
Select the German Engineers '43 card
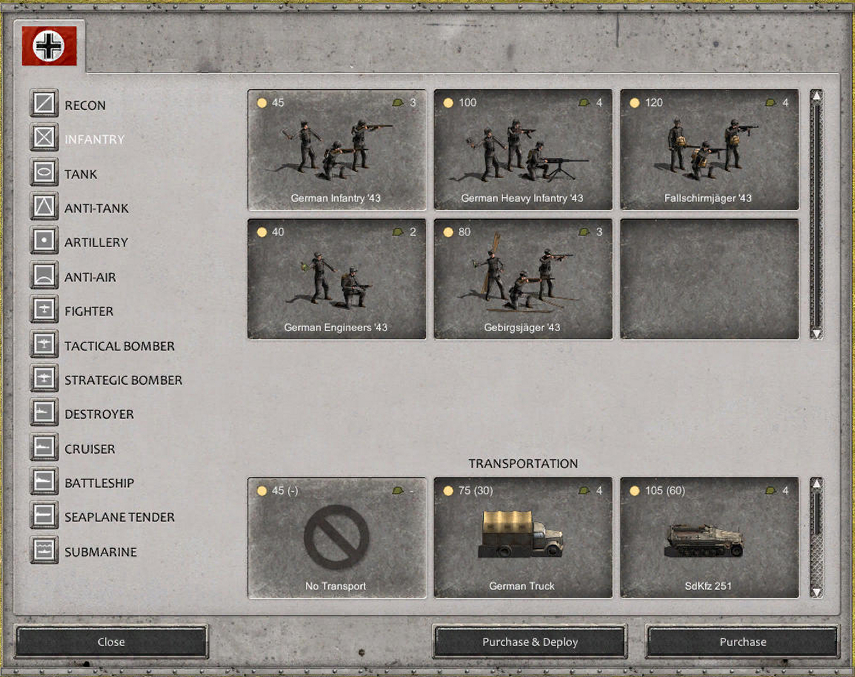[336, 279]
